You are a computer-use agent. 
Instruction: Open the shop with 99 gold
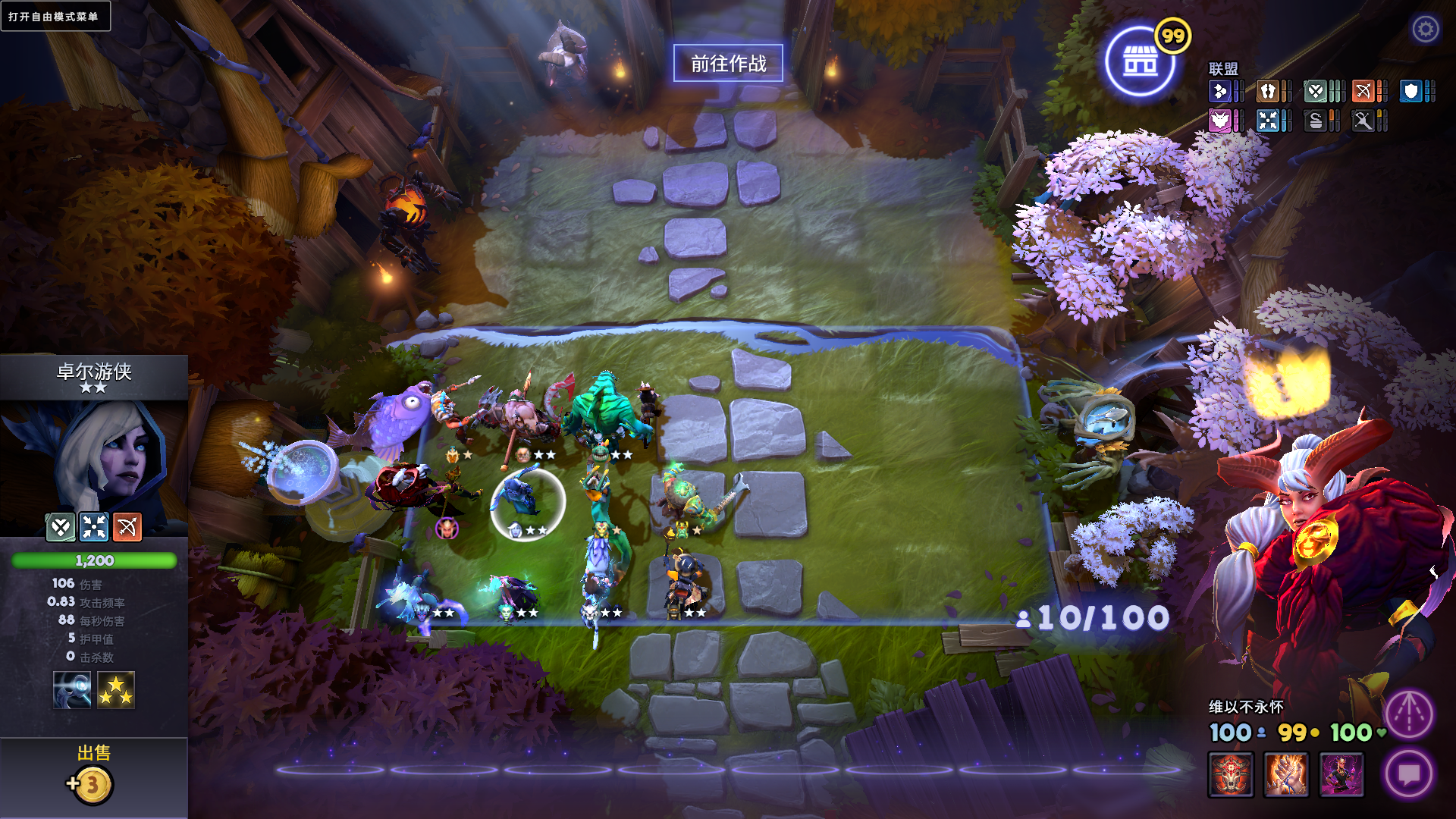click(x=1140, y=61)
